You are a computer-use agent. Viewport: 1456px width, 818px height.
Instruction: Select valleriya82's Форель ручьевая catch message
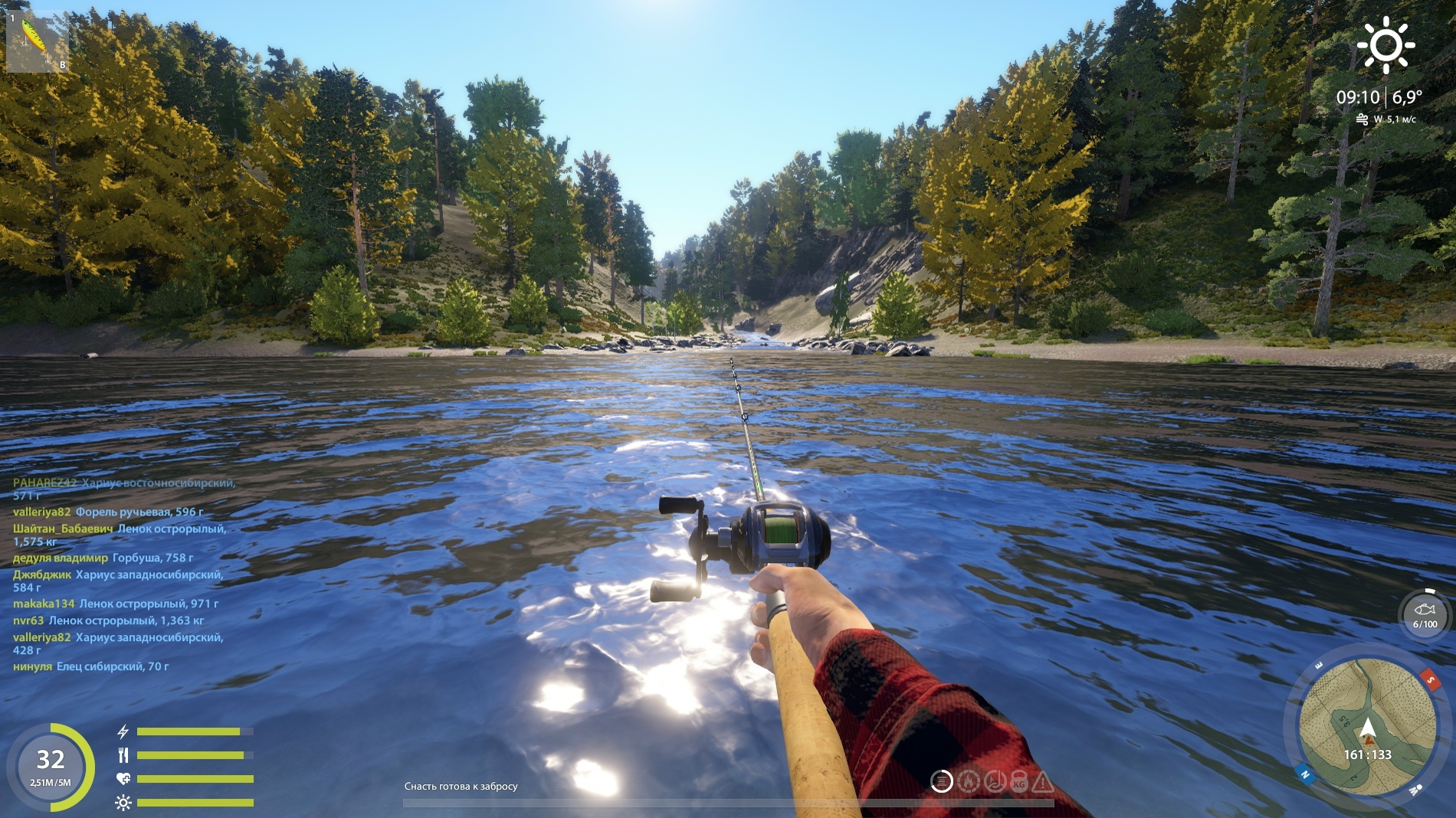pyautogui.click(x=139, y=512)
